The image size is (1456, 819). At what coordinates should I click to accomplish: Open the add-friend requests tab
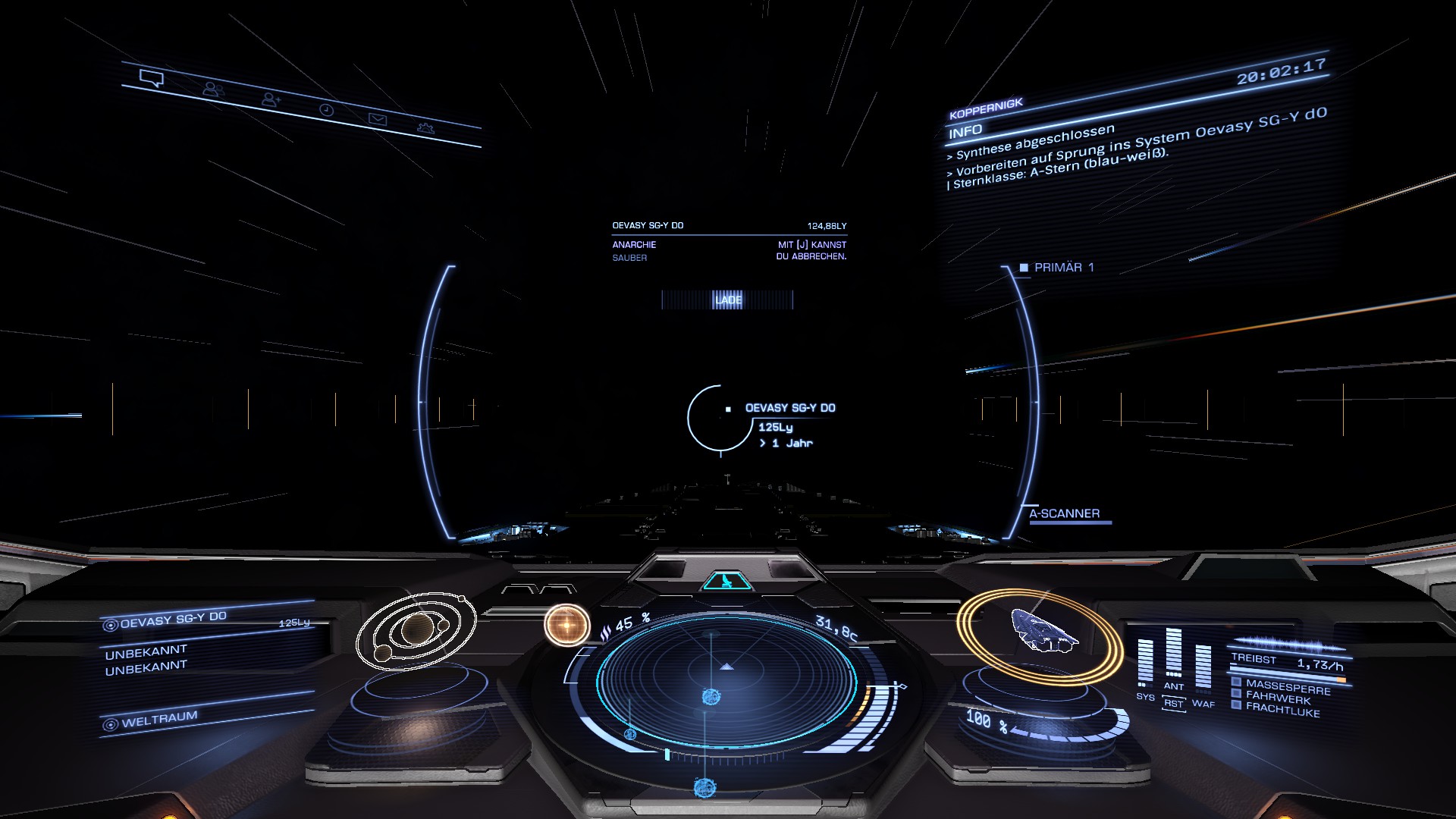tap(271, 99)
